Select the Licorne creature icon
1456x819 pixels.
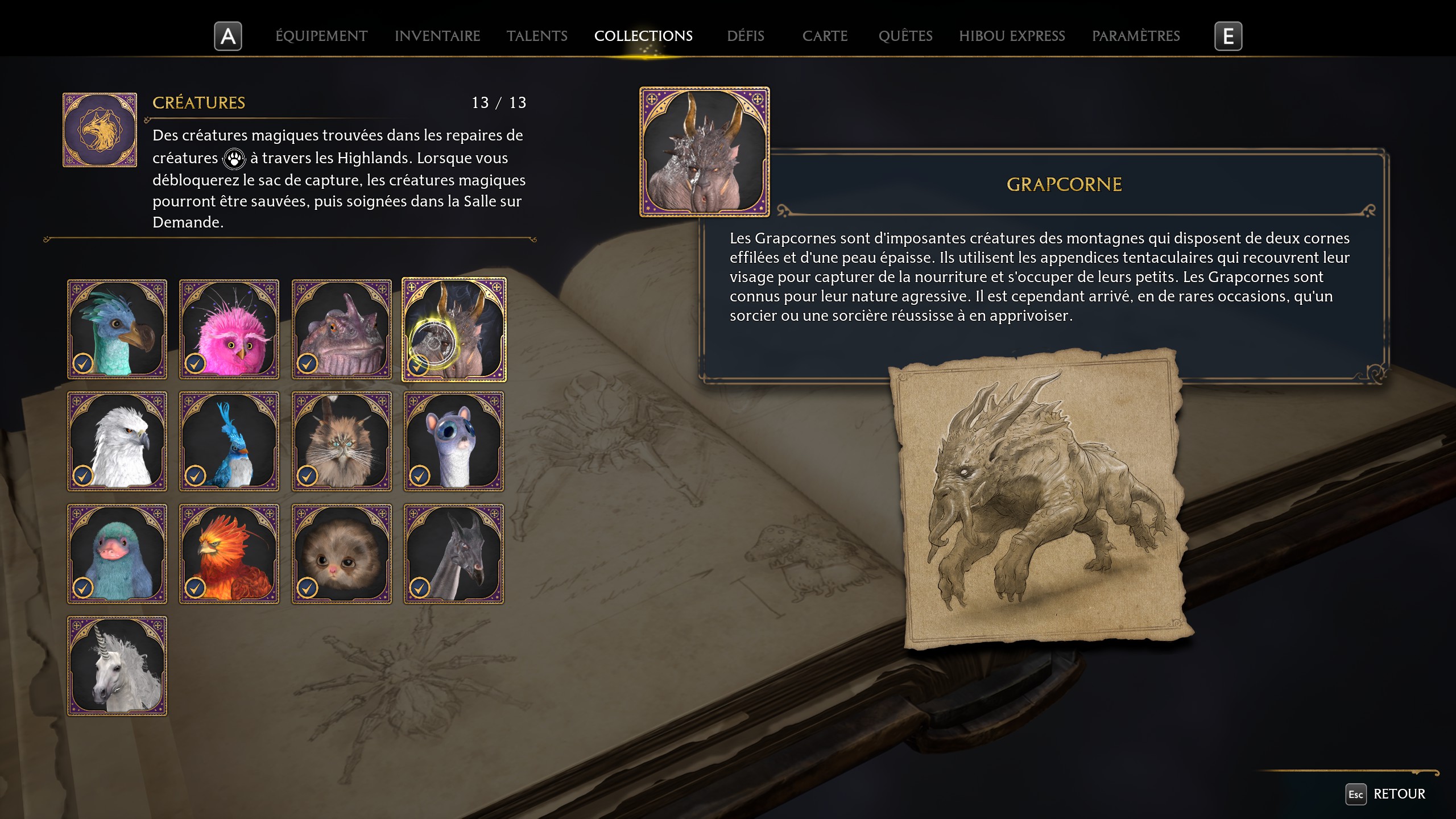[117, 665]
